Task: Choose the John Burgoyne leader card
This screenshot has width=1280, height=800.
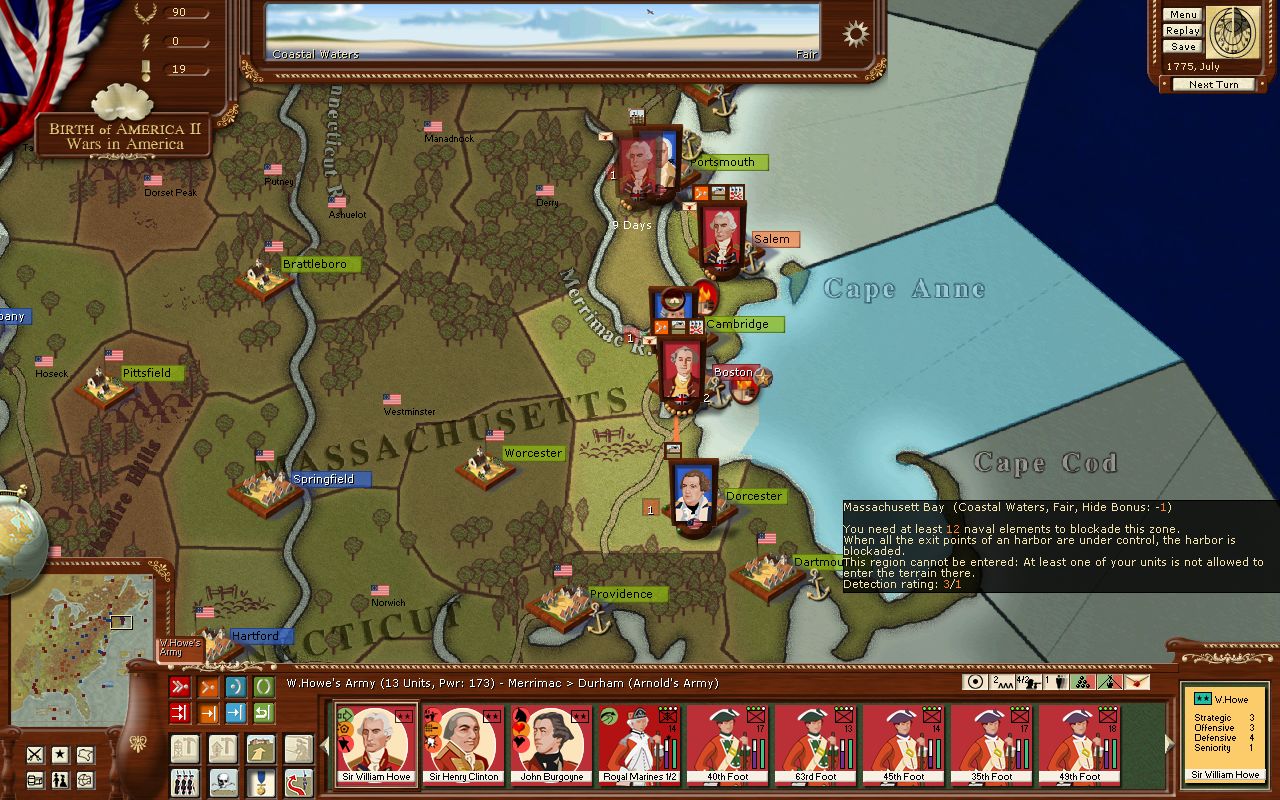Action: pos(551,745)
